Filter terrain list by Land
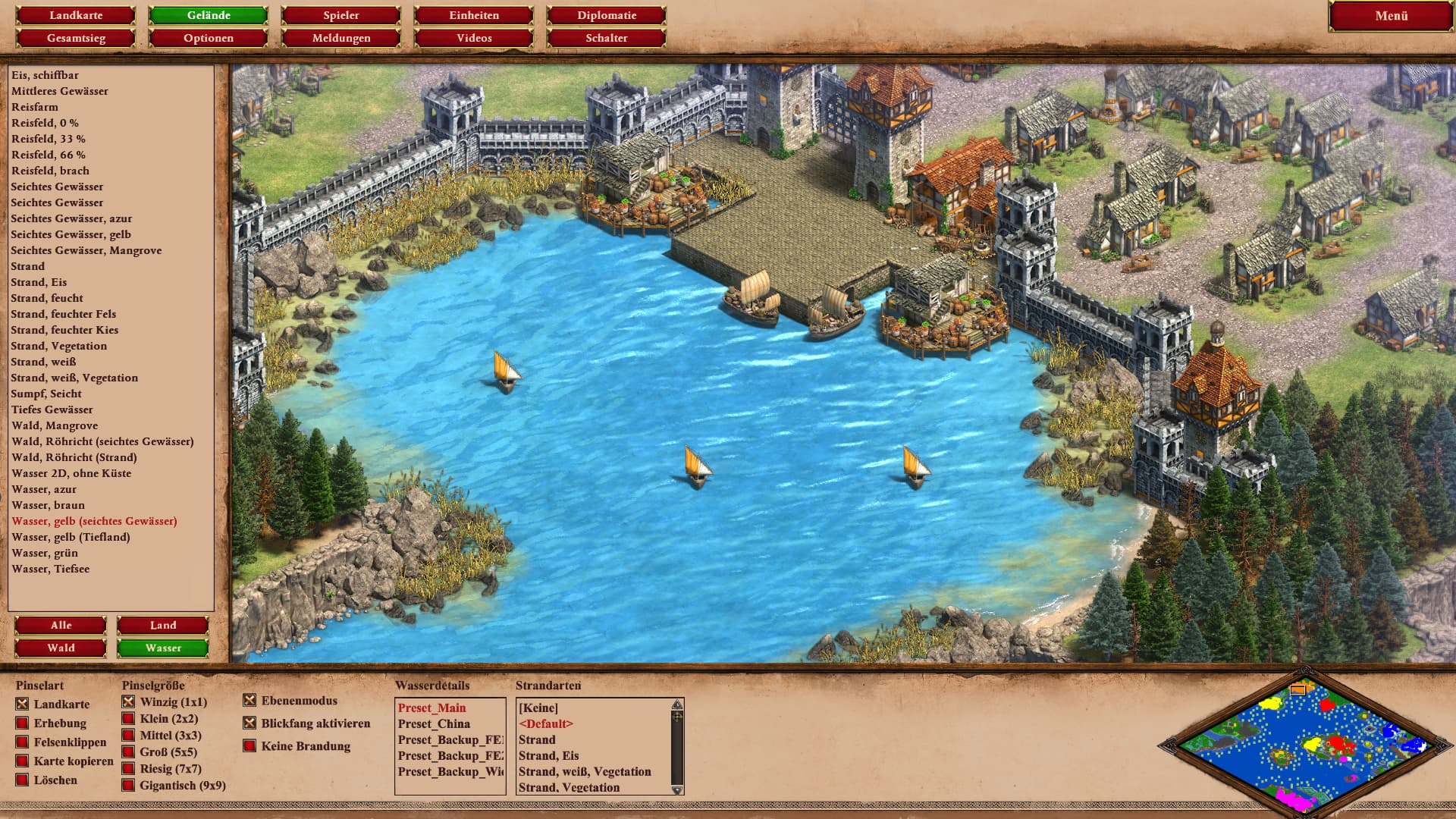Image resolution: width=1456 pixels, height=819 pixels. 163,626
